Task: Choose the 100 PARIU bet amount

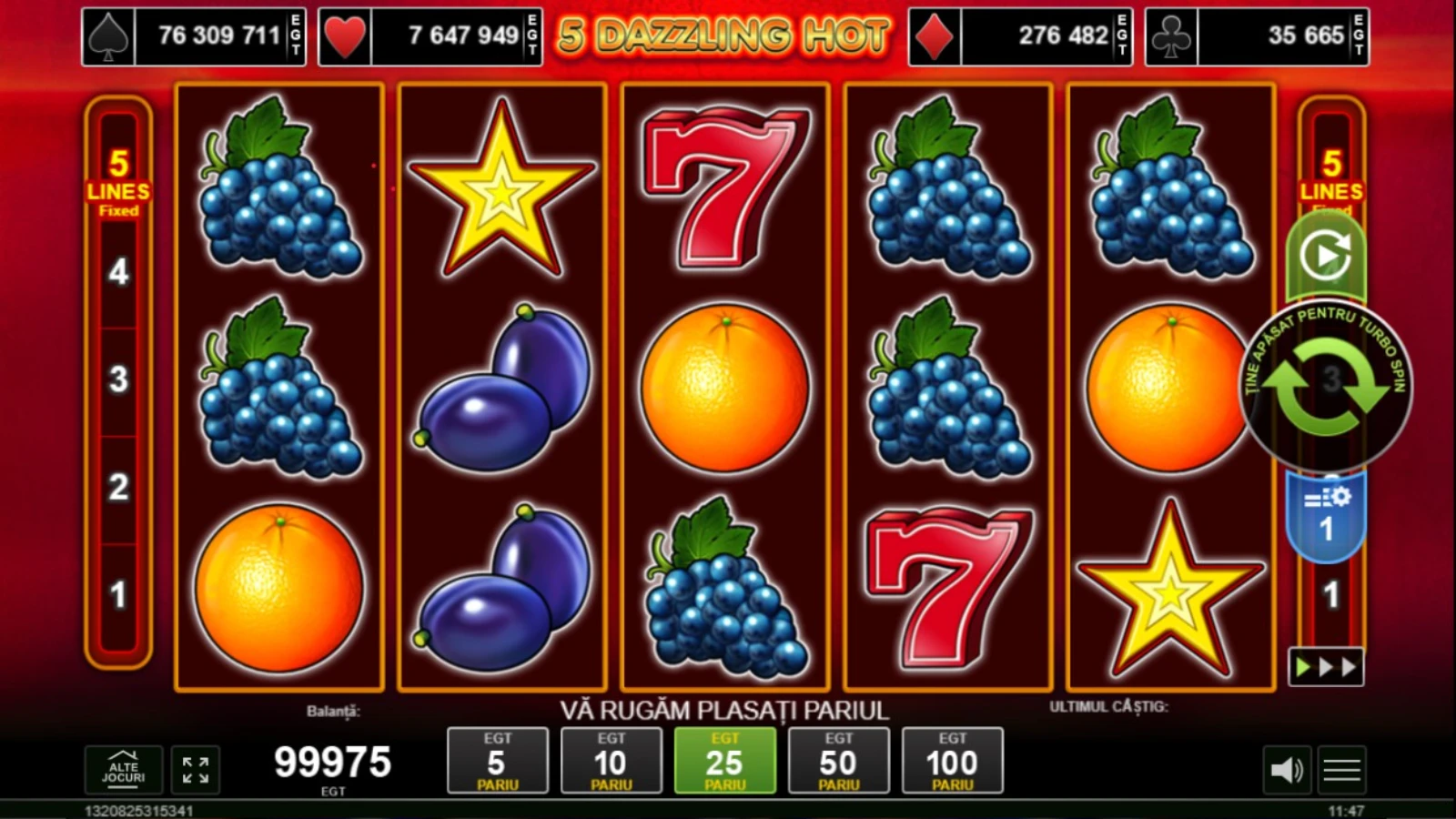Action: point(953,762)
